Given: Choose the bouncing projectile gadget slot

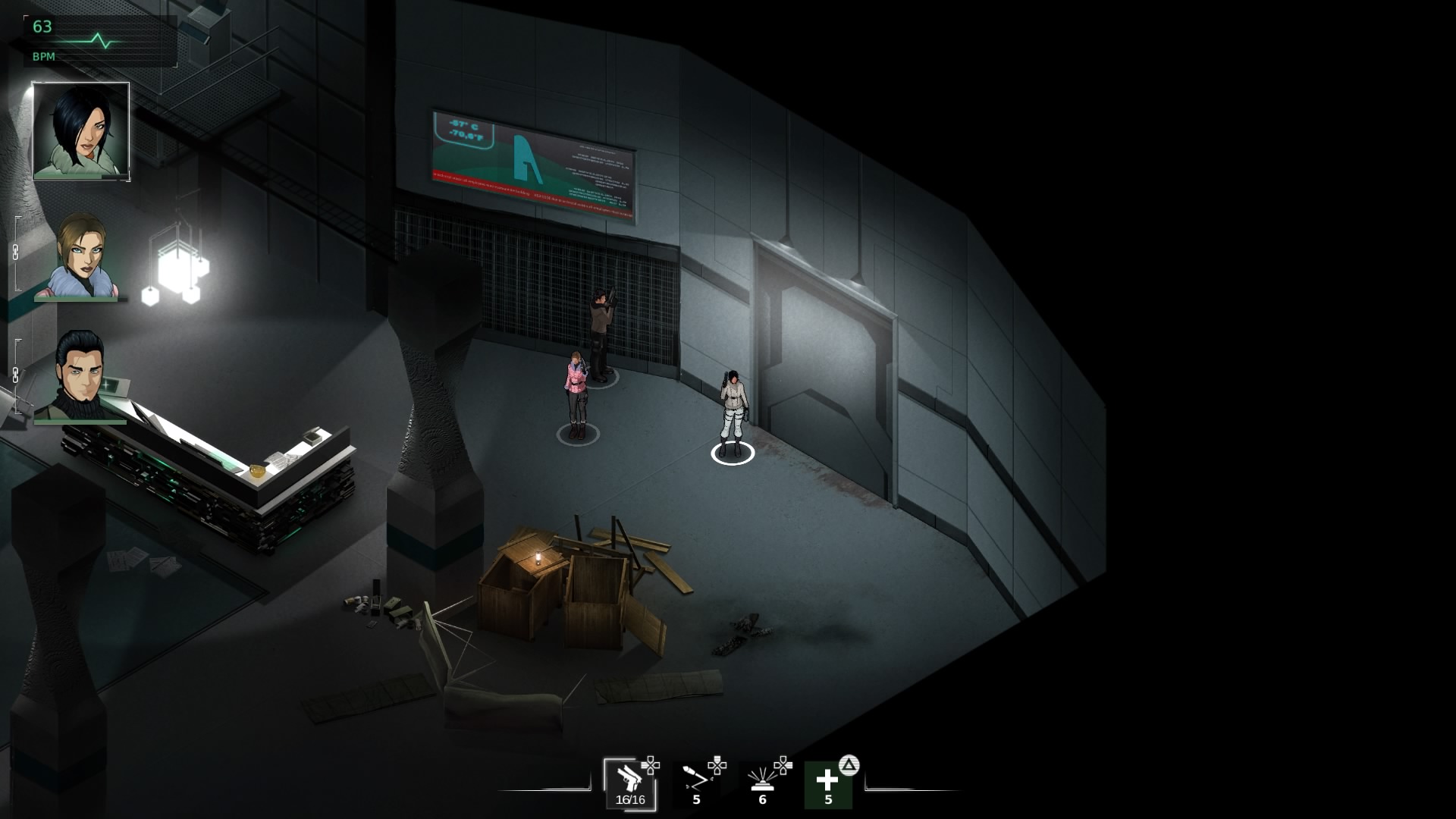Looking at the screenshot, I should point(696,783).
